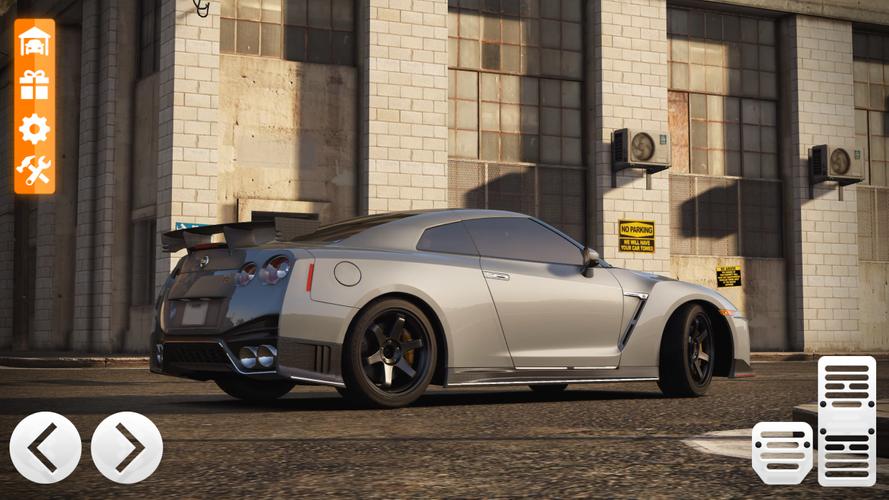Claim rewards via the gift box icon
Viewport: 889px width, 500px height.
click(x=34, y=85)
